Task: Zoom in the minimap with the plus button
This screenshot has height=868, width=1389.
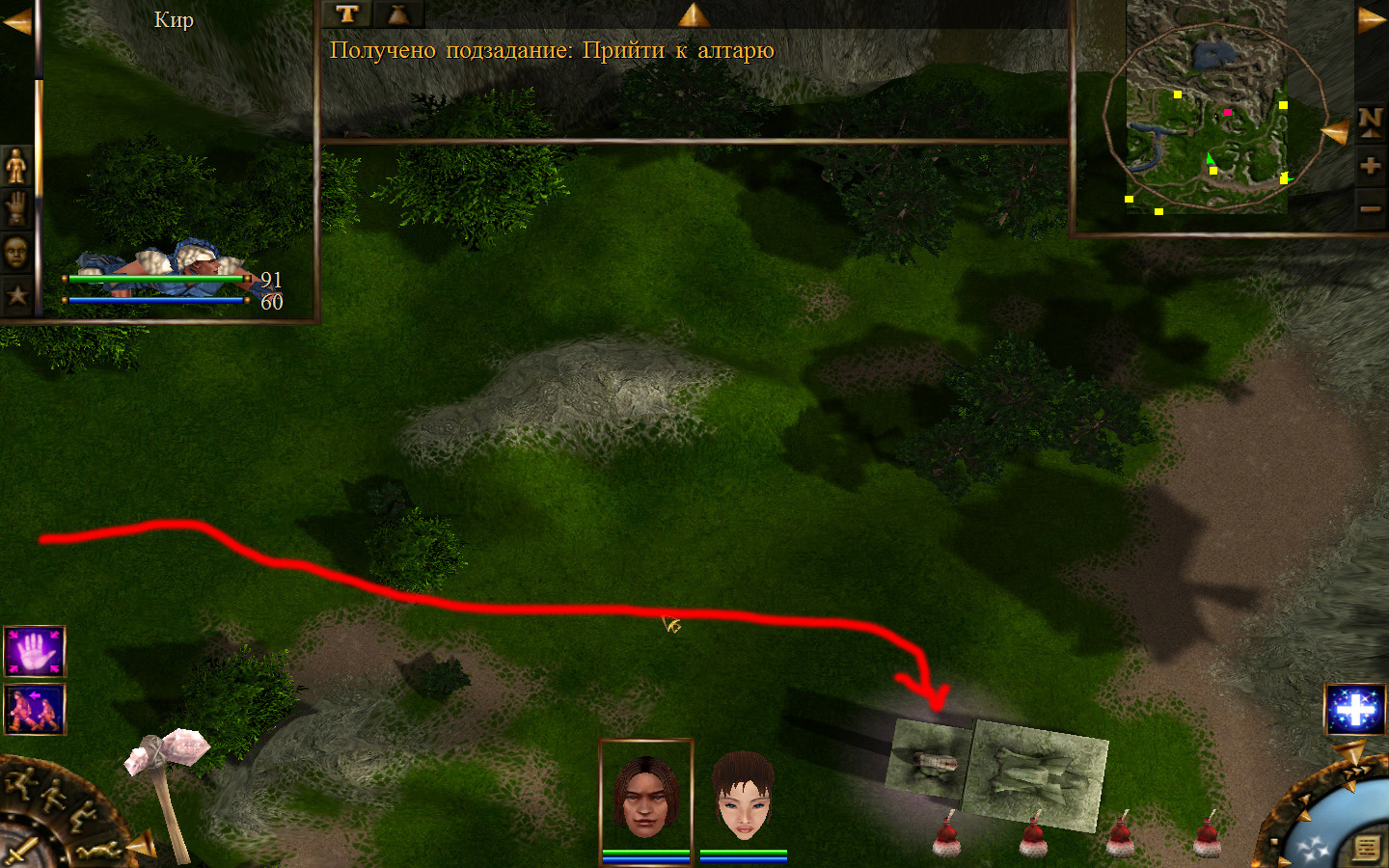Action: [x=1370, y=165]
